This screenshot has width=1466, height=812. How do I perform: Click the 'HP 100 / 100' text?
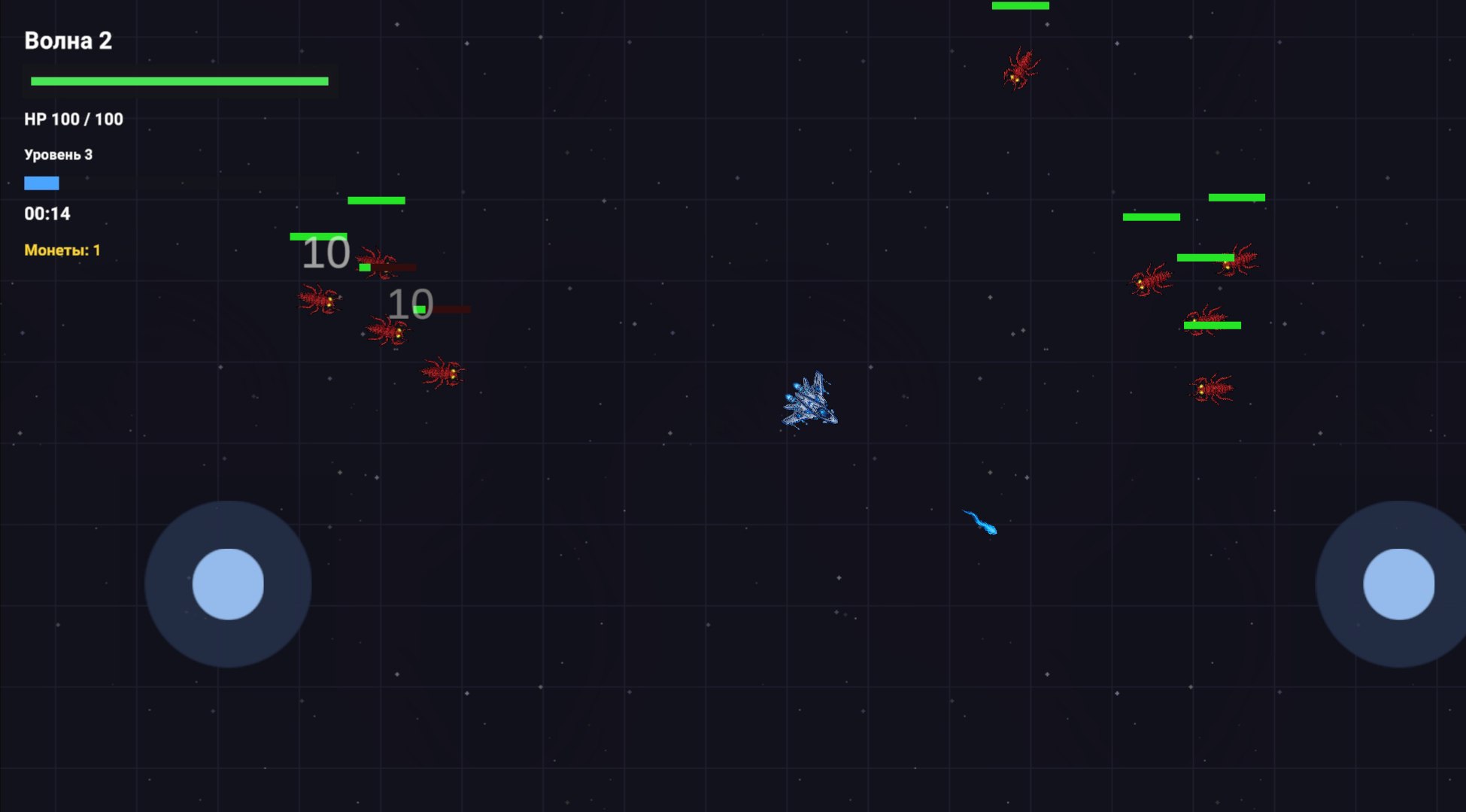(74, 119)
